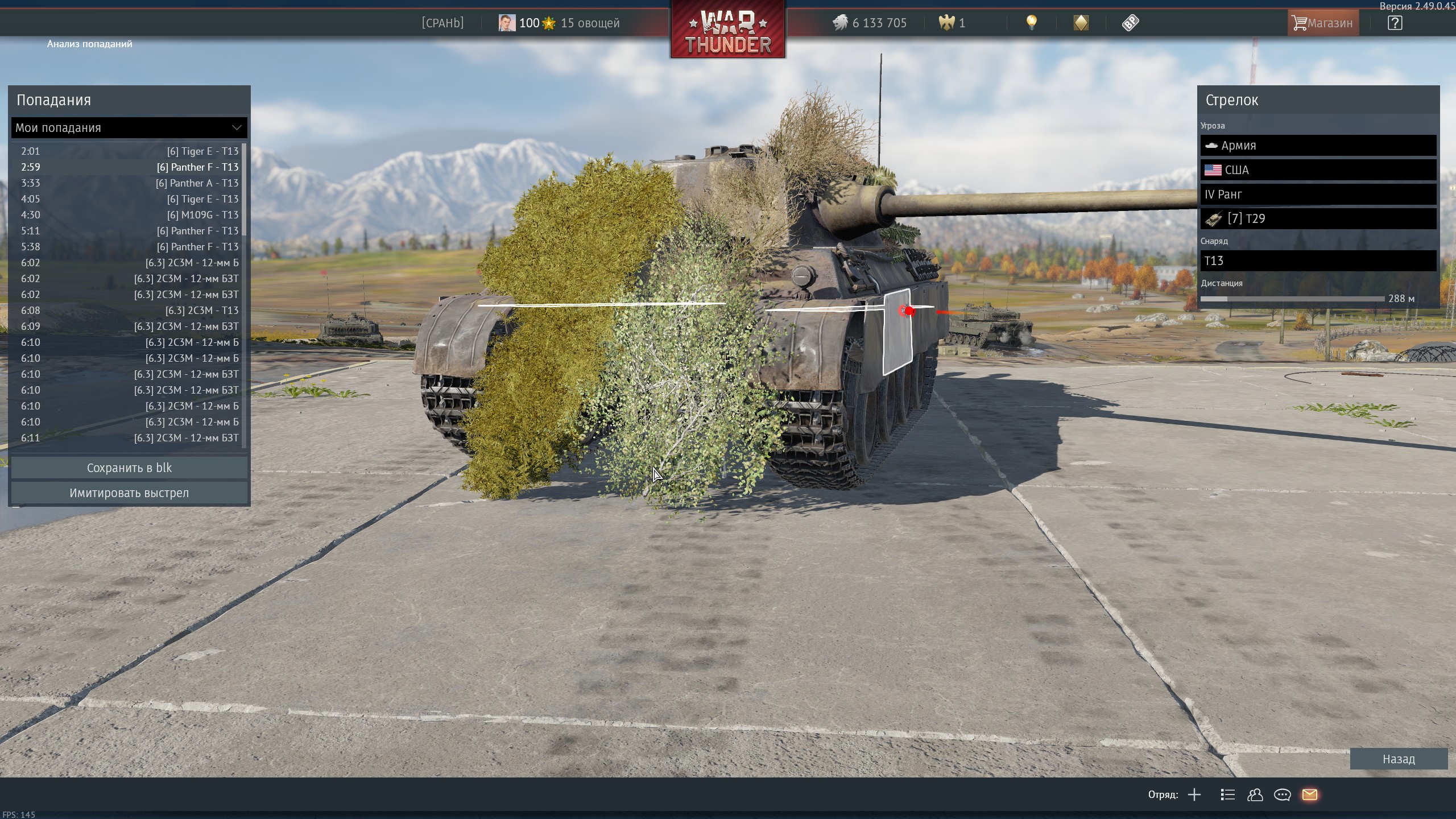The height and width of the screenshot is (819, 1456).
Task: Pick the 6:08 2С3М T13 hit row
Action: point(129,311)
